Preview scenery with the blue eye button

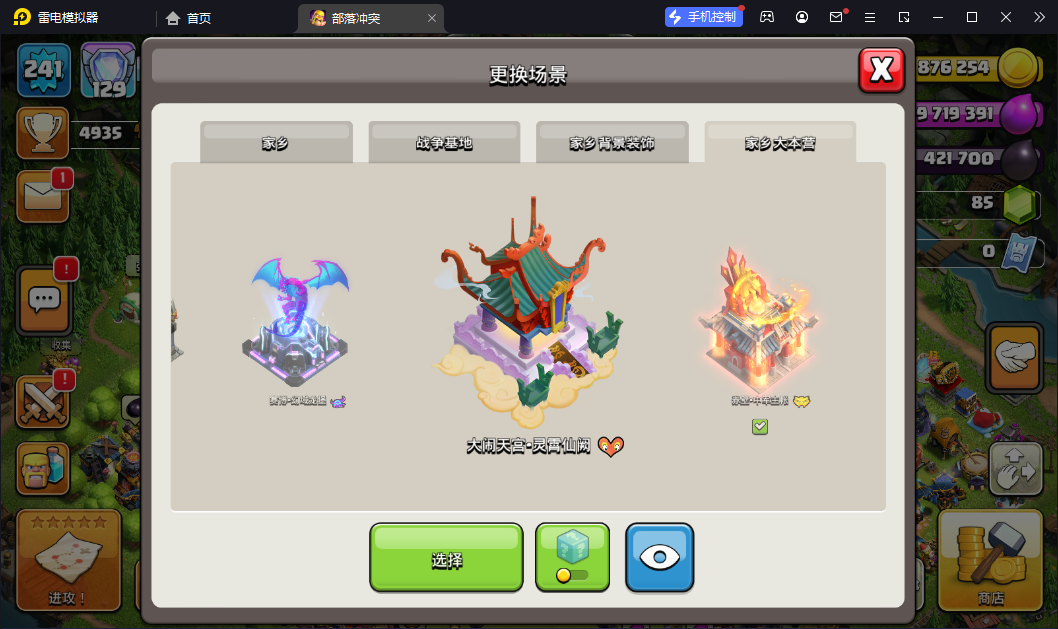point(659,558)
